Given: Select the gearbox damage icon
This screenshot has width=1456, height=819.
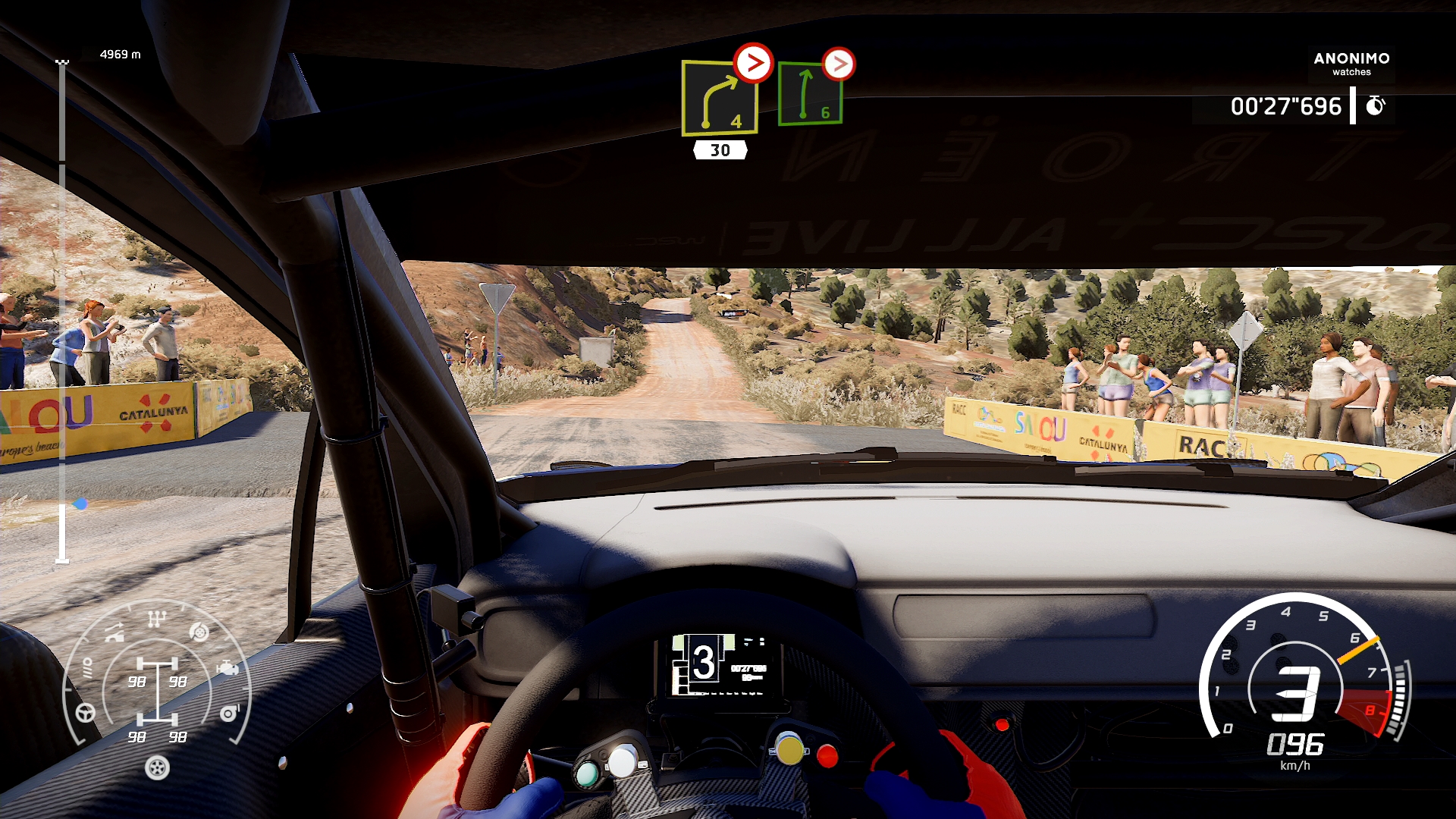Looking at the screenshot, I should (x=156, y=619).
